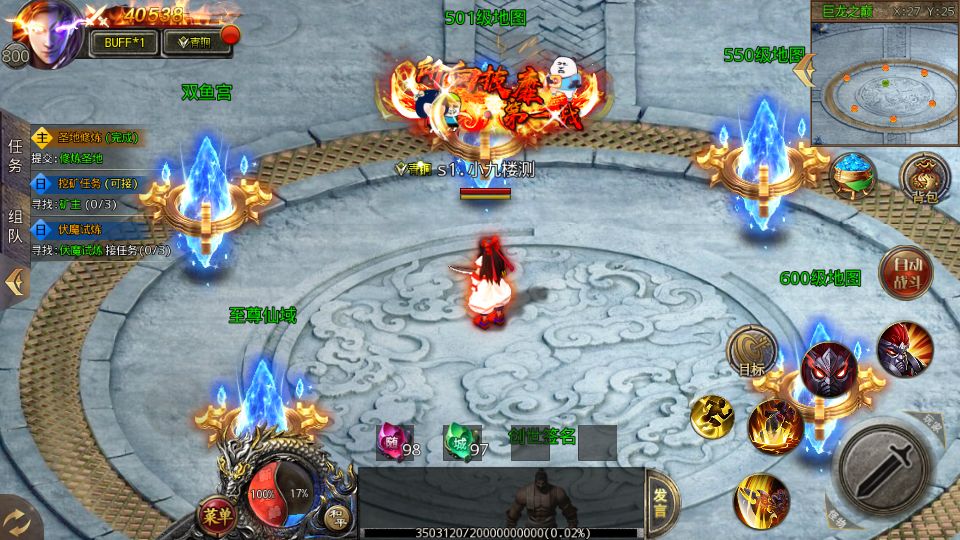Viewport: 960px width, 540px height.
Task: Toggle the 和平 peace mode button
Action: coord(334,517)
